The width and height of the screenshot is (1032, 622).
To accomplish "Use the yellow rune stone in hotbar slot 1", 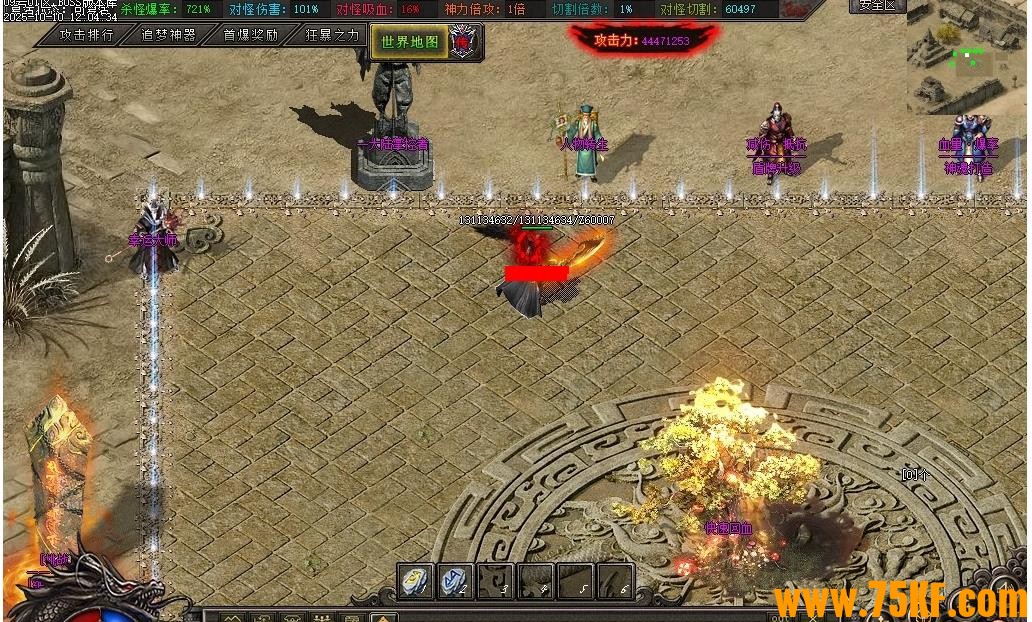I will [x=416, y=581].
